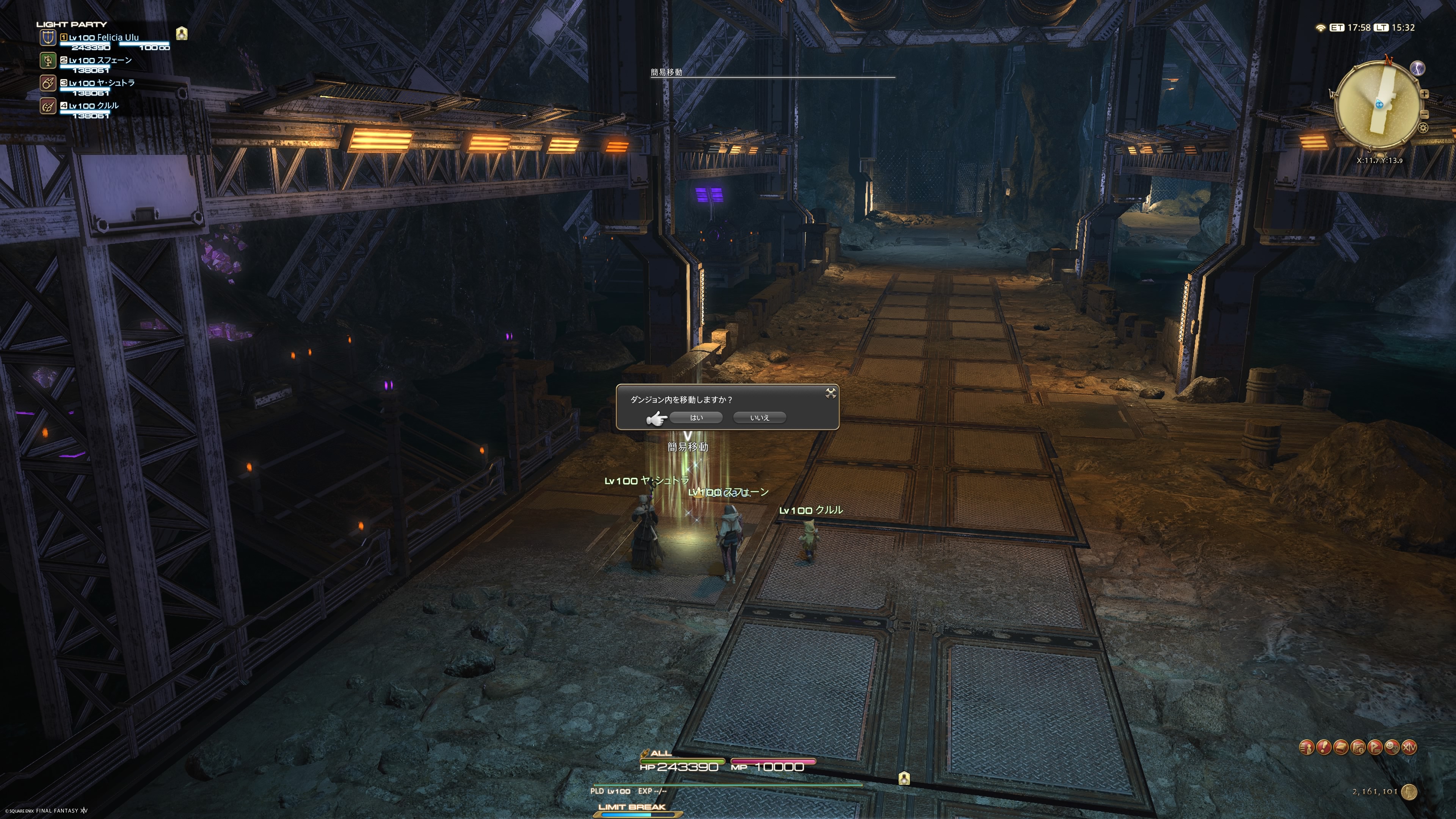Open the Character menu icon
Viewport: 1456px width, 819px height.
(1306, 747)
